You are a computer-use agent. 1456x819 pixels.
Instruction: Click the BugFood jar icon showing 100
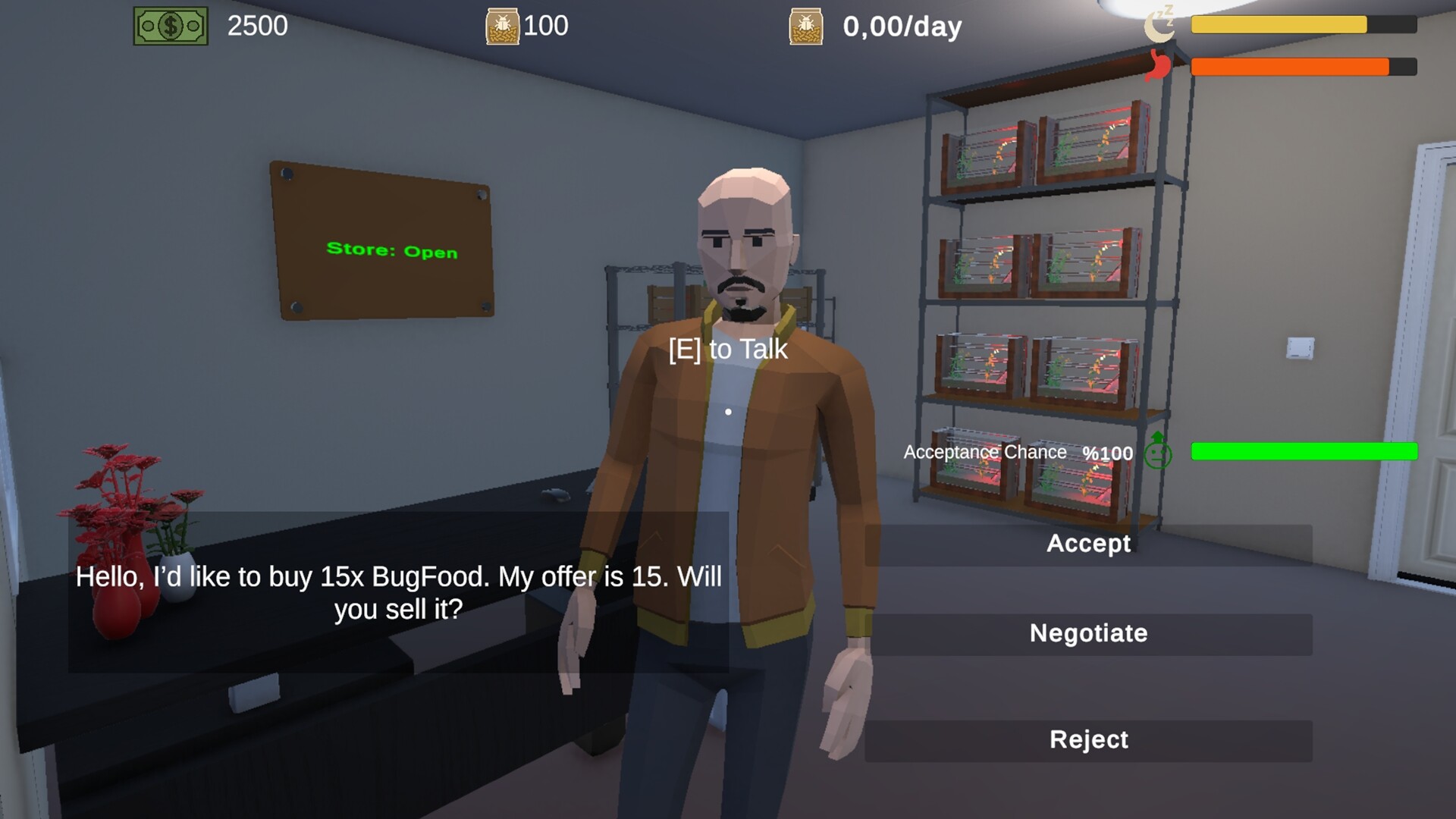[x=503, y=25]
